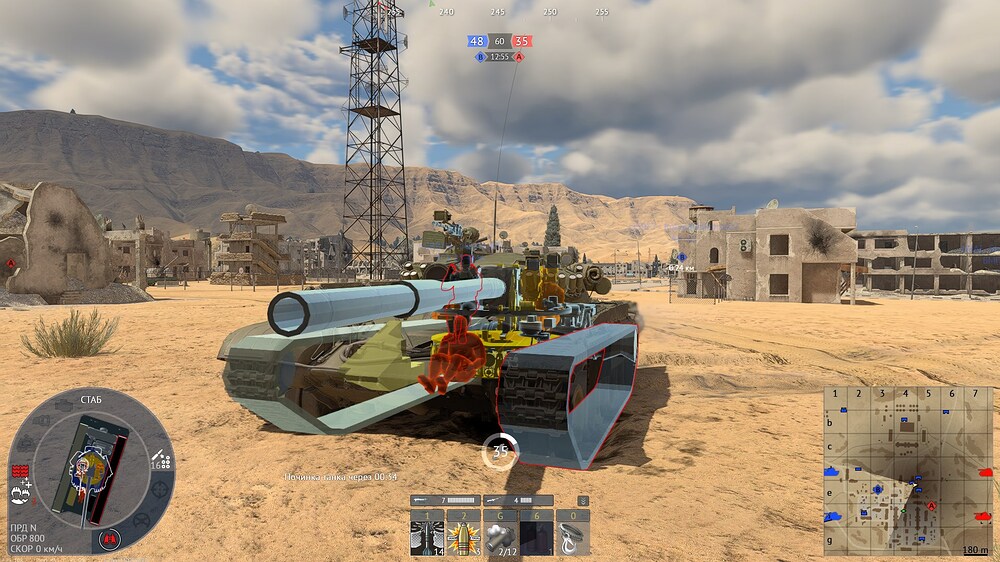Image resolution: width=1000 pixels, height=562 pixels.
Task: Click capture point B indicator under the score
Action: tap(480, 57)
